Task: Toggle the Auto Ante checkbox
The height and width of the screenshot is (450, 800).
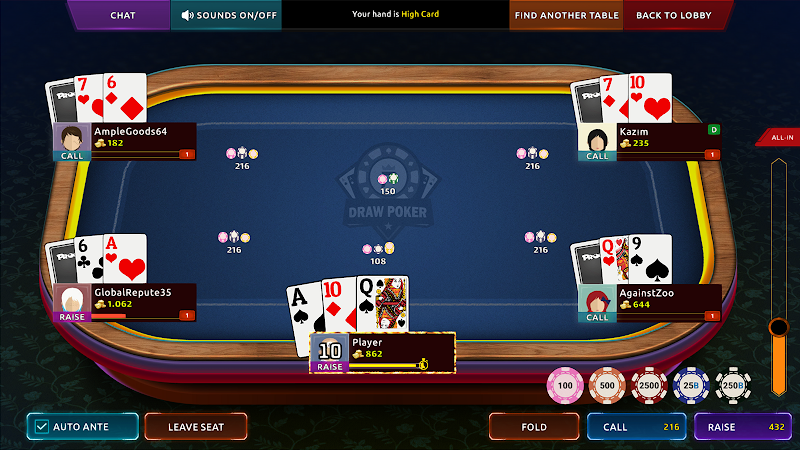Action: pos(42,427)
